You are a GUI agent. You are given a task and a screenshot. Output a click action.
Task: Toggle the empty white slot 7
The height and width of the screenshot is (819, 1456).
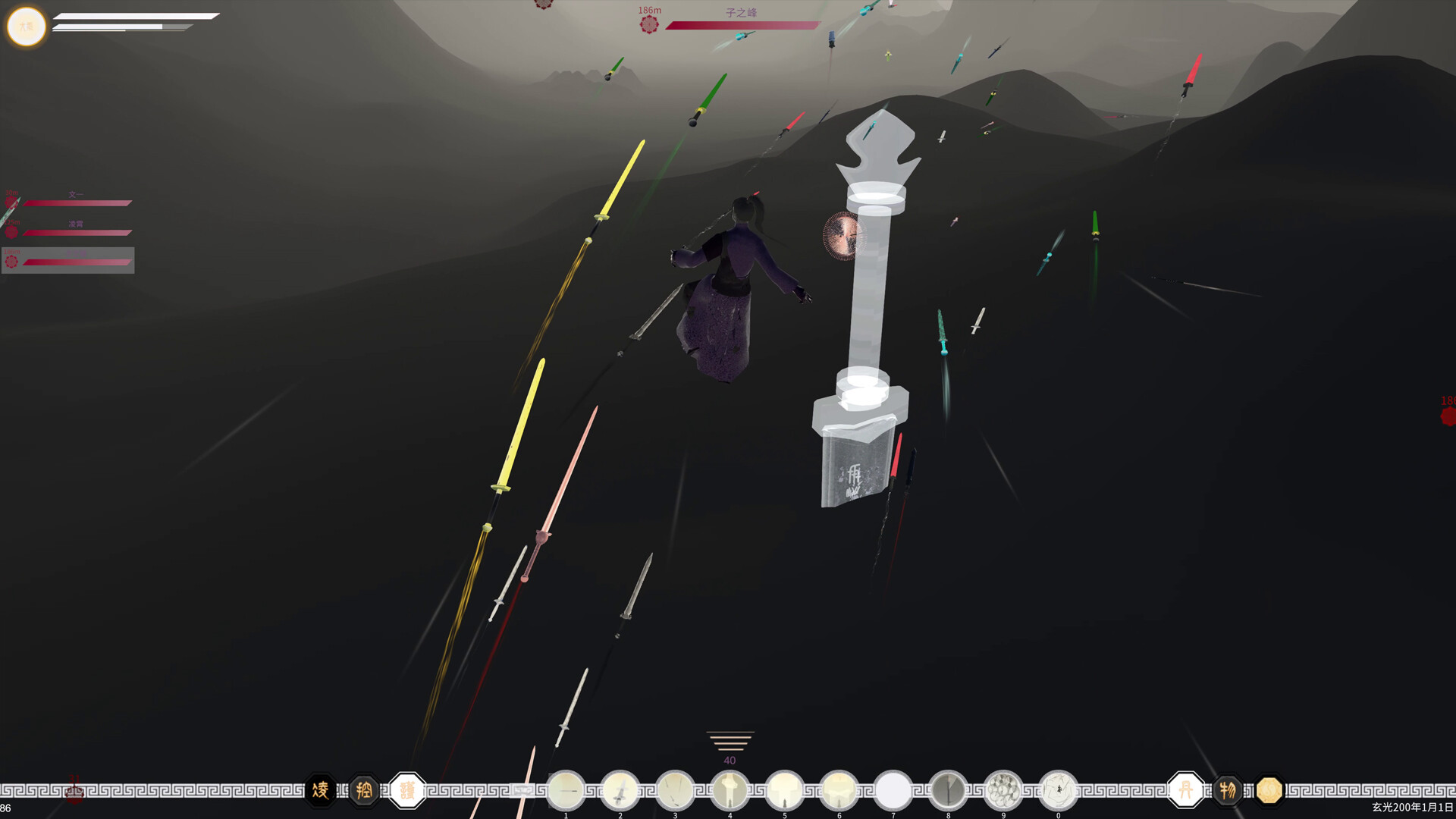(x=895, y=787)
